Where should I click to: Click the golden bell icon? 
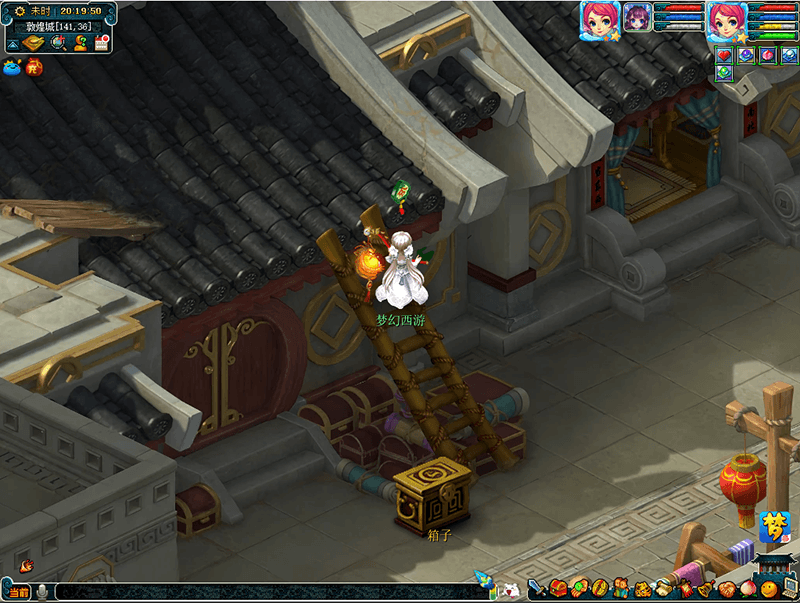point(705,588)
